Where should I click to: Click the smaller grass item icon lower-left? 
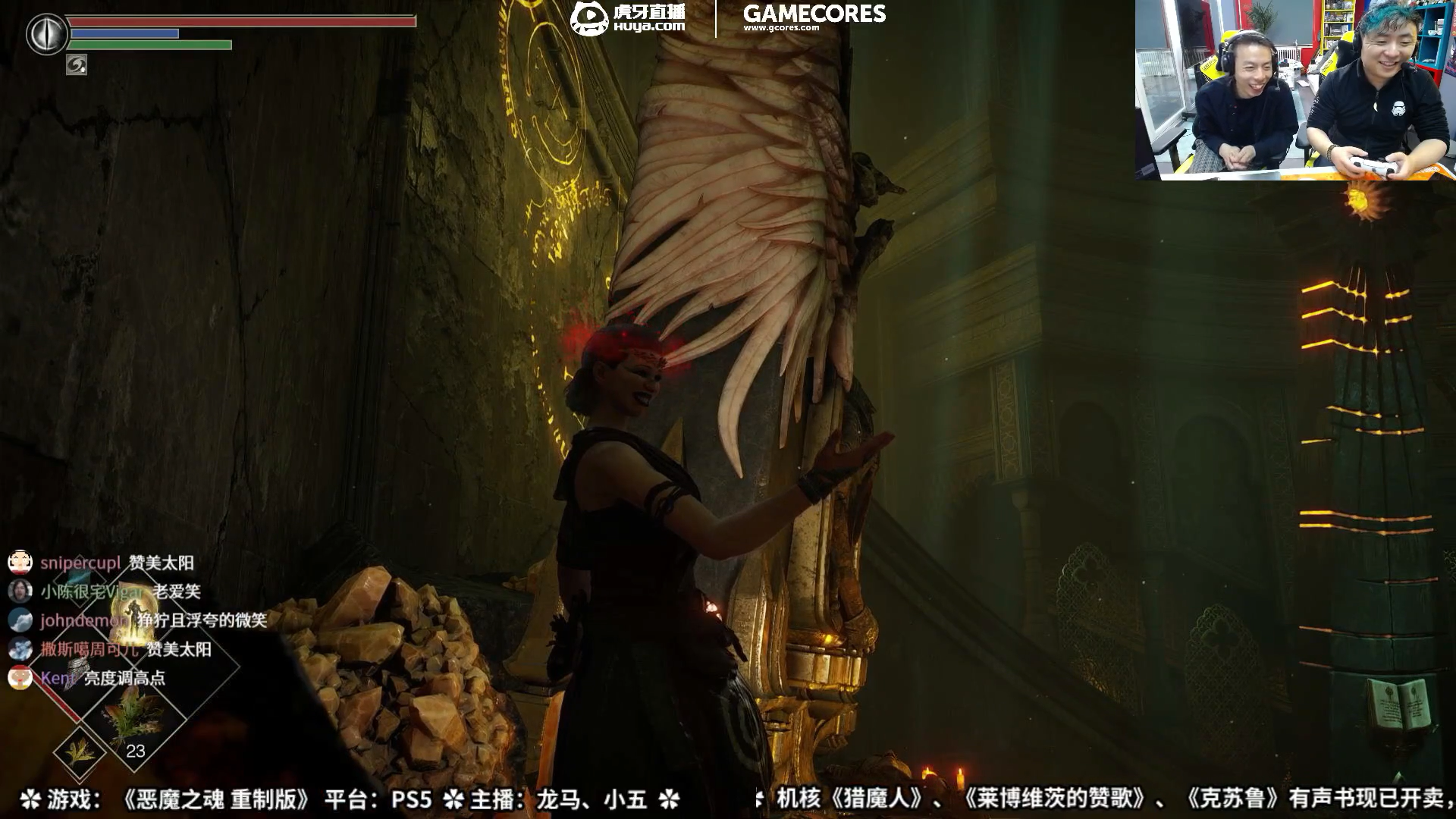click(80, 752)
